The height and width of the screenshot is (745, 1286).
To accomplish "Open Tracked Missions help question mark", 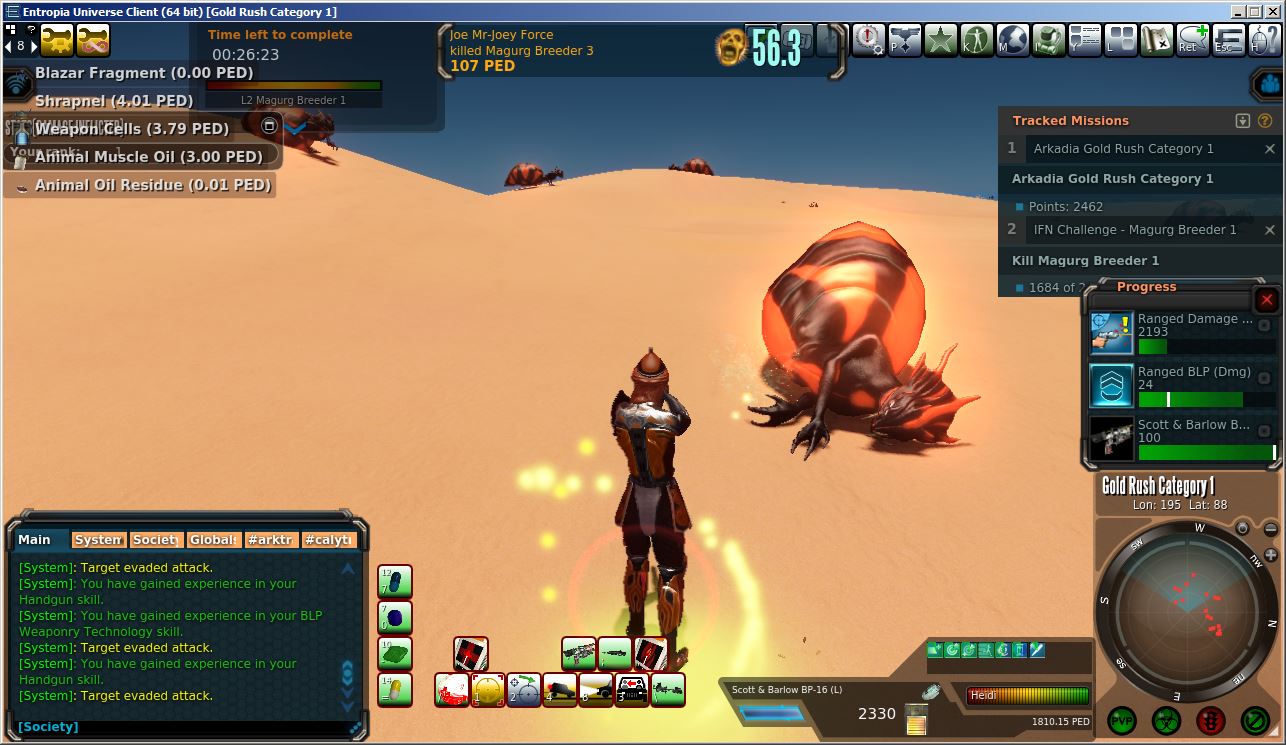I will point(1264,121).
